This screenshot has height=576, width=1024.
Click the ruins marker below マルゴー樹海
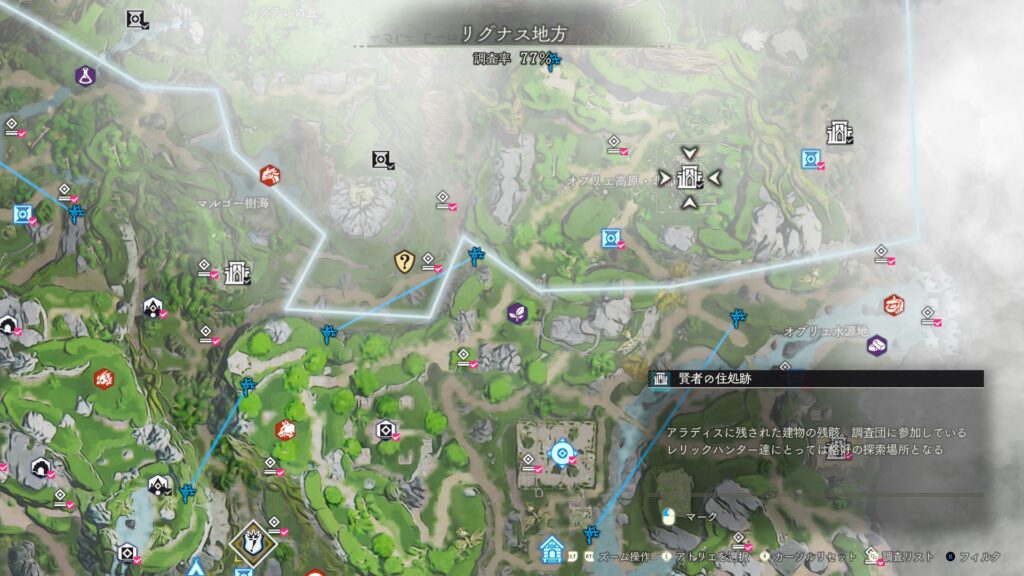[237, 272]
